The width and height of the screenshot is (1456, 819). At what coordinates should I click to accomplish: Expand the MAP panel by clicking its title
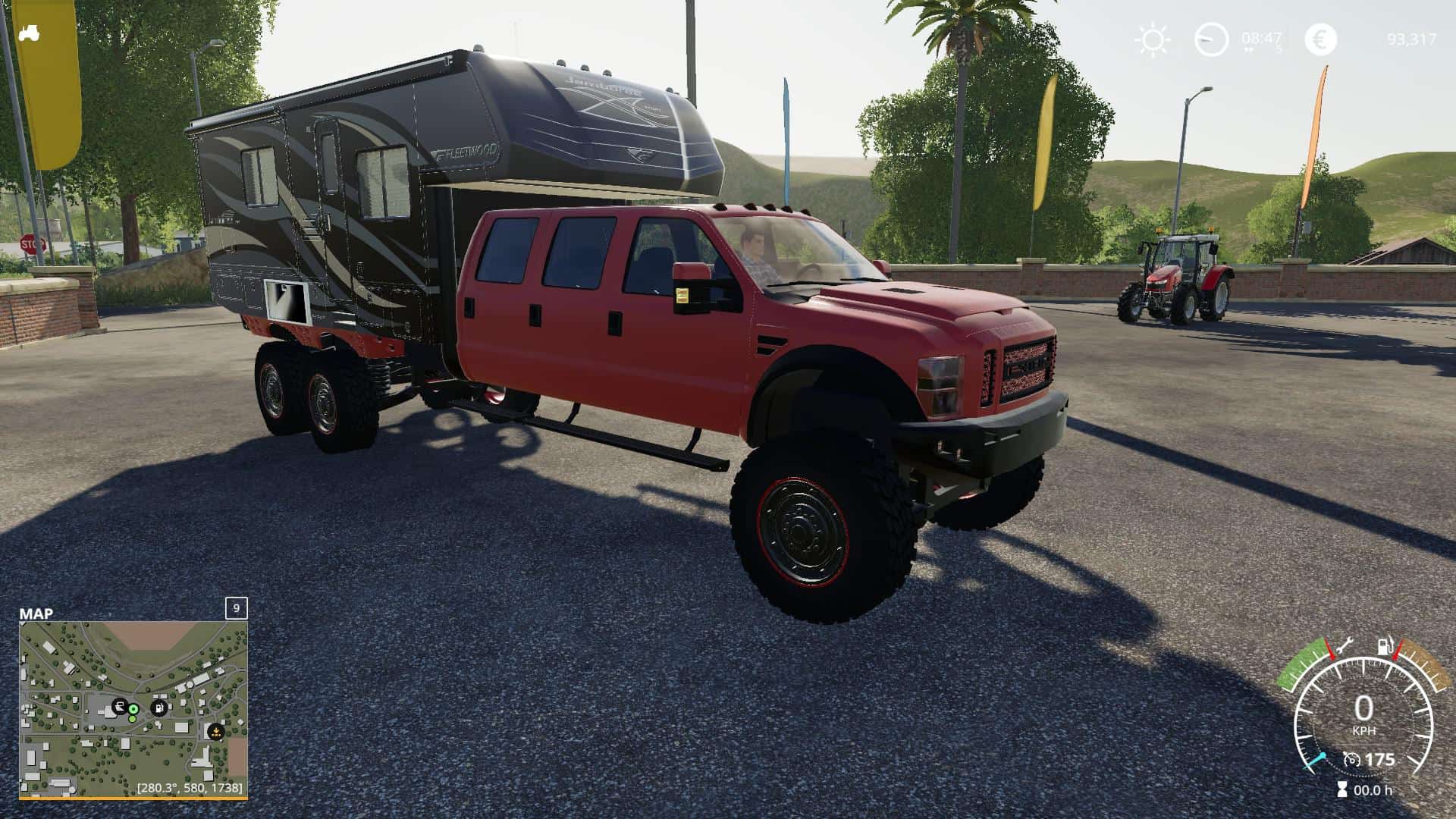pos(36,612)
